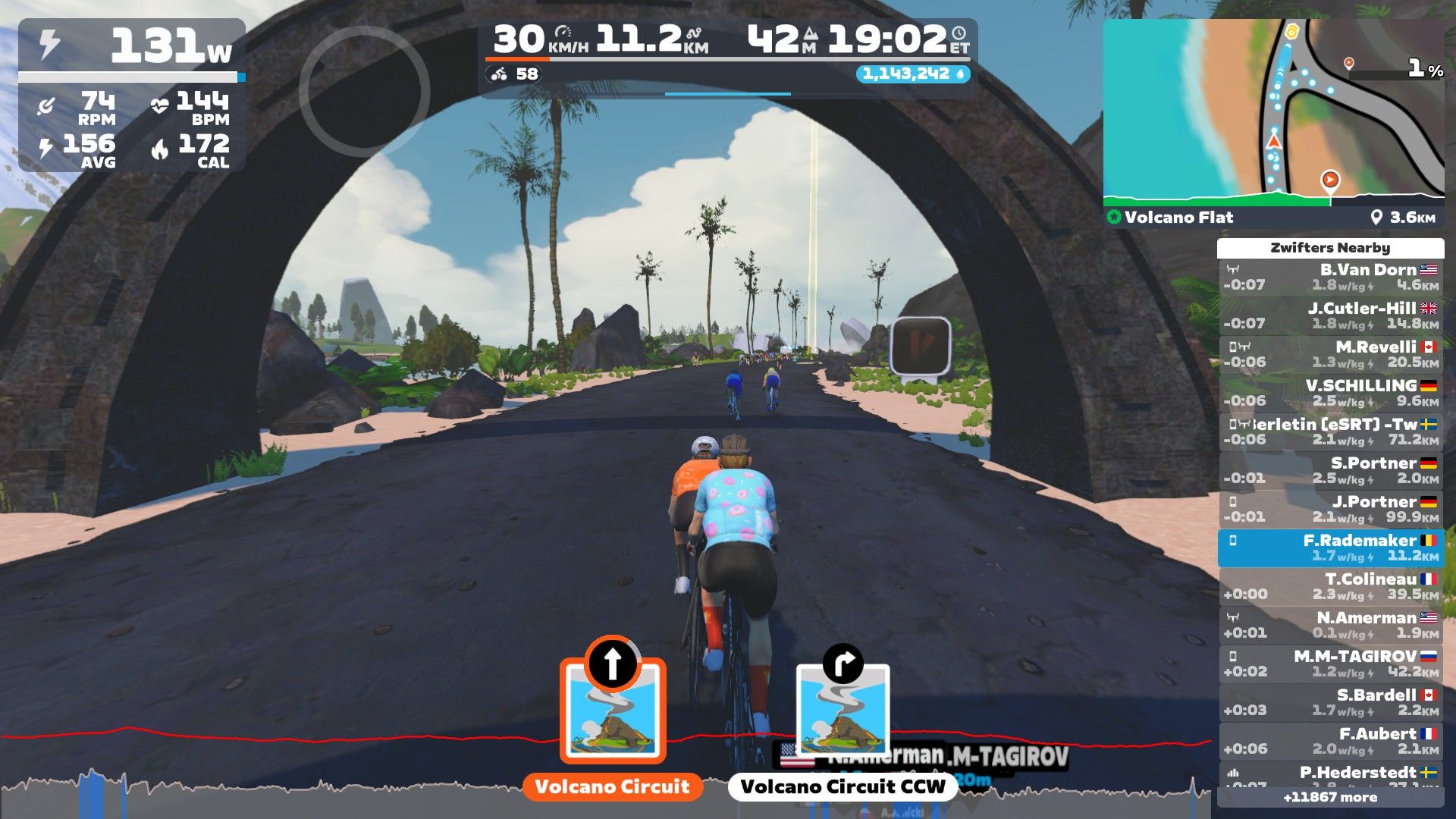Expand the +11867 more riders list
The width and height of the screenshot is (1456, 819).
pos(1330,798)
